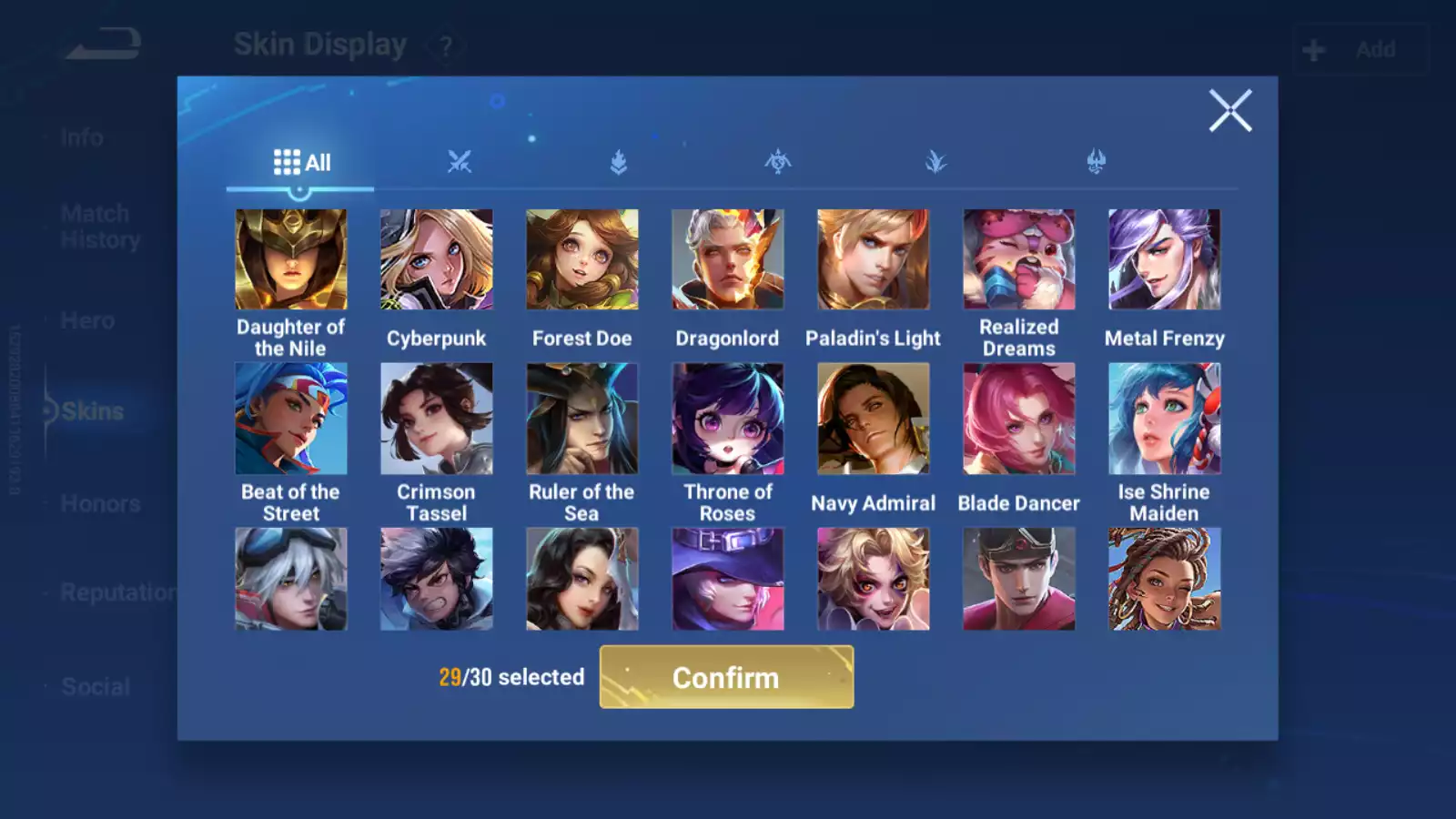Screen dimensions: 1456x819
Task: Select the Daughter of the Nile skin
Action: (x=291, y=259)
